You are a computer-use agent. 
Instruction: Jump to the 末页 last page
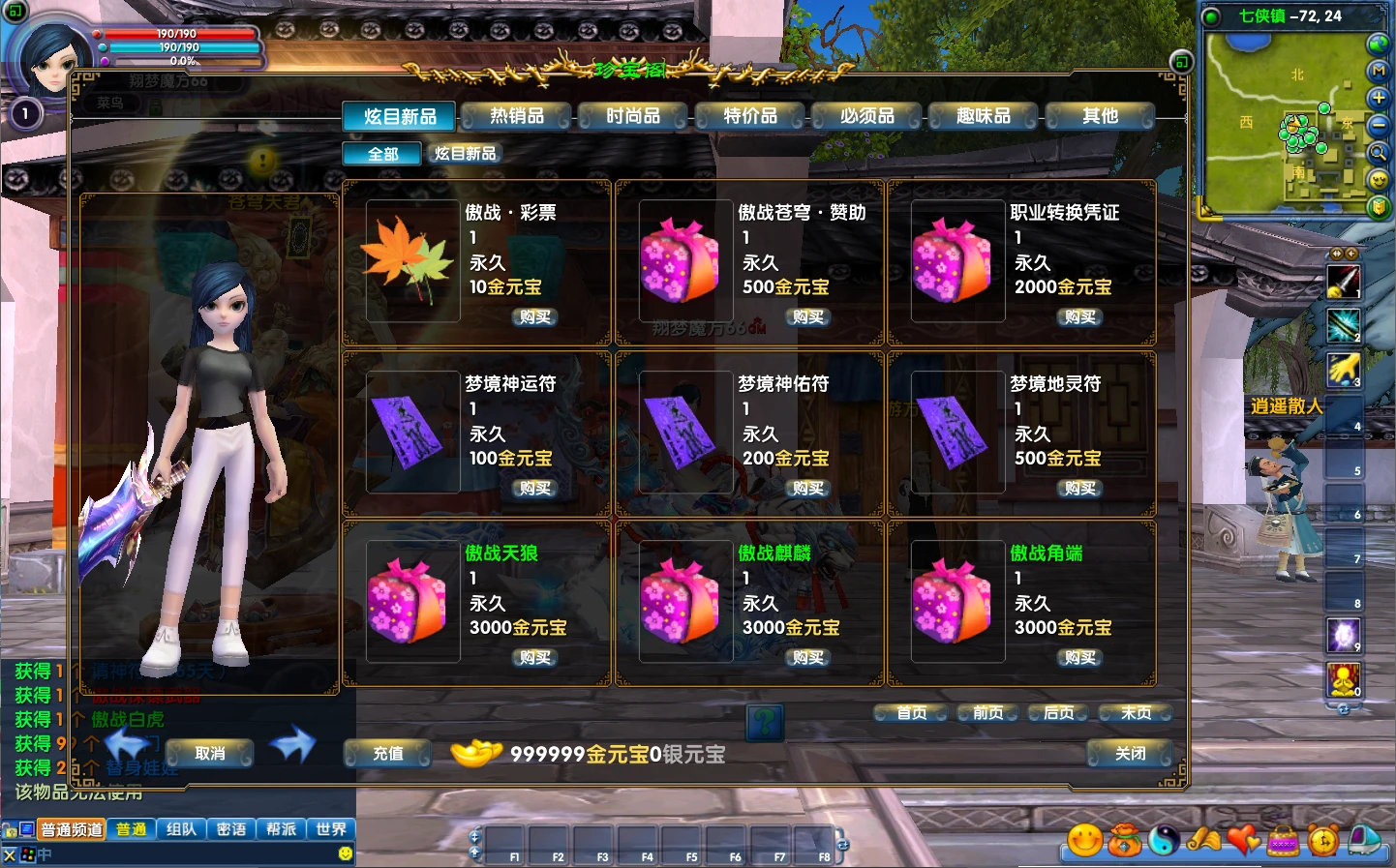(x=1136, y=713)
